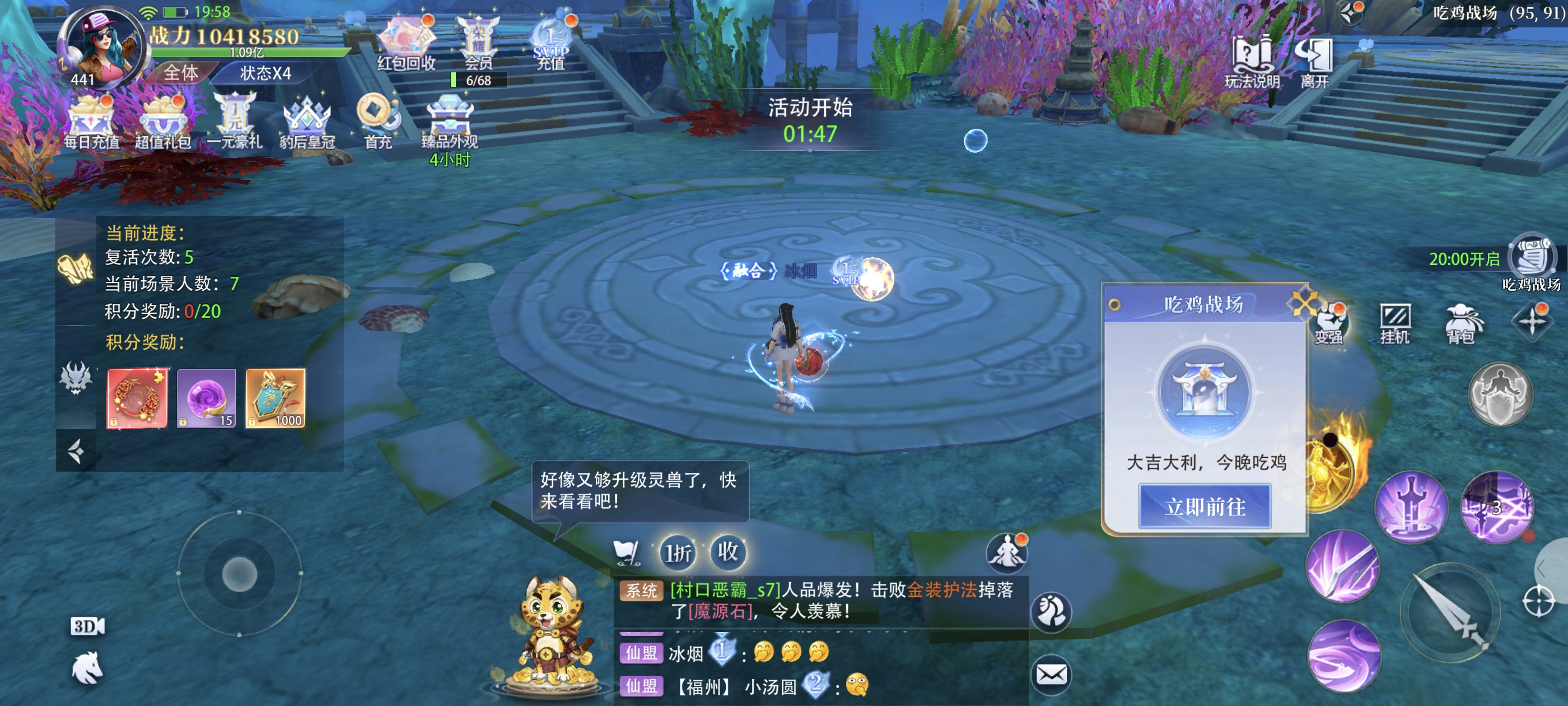Open the 豹后皇冠 event
The height and width of the screenshot is (706, 1568).
pos(307,122)
